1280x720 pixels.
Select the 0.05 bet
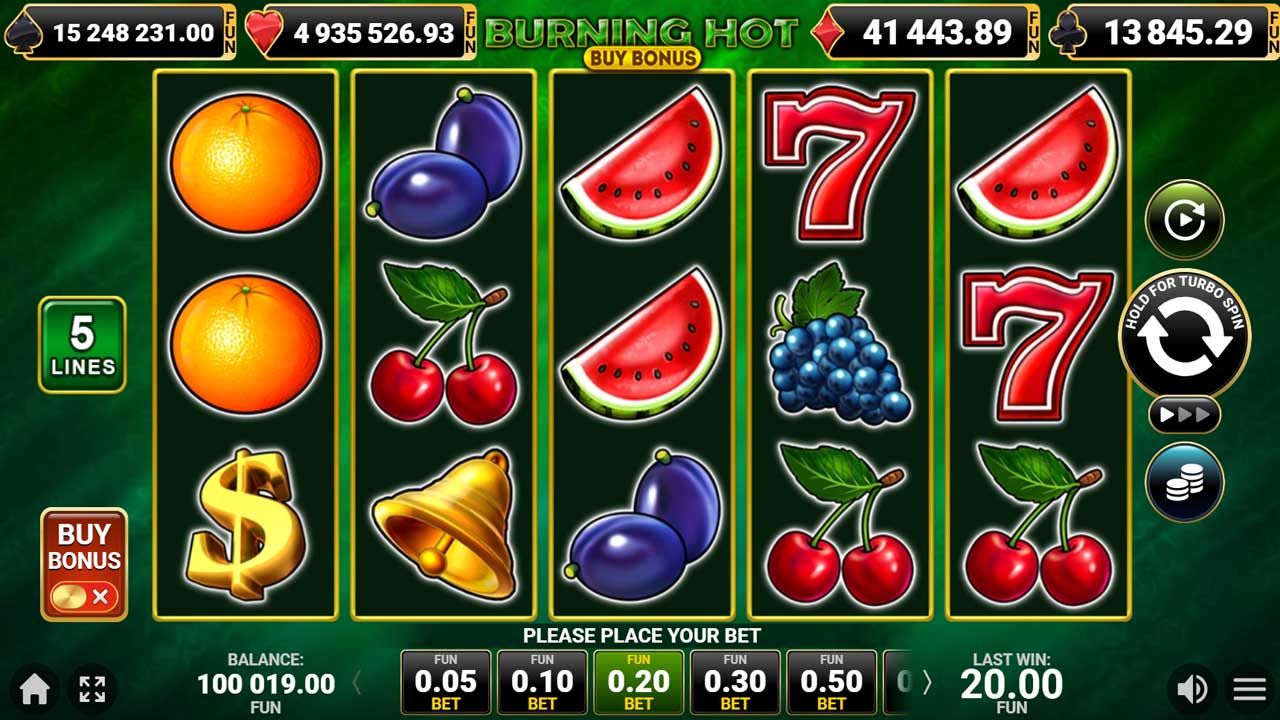click(446, 683)
